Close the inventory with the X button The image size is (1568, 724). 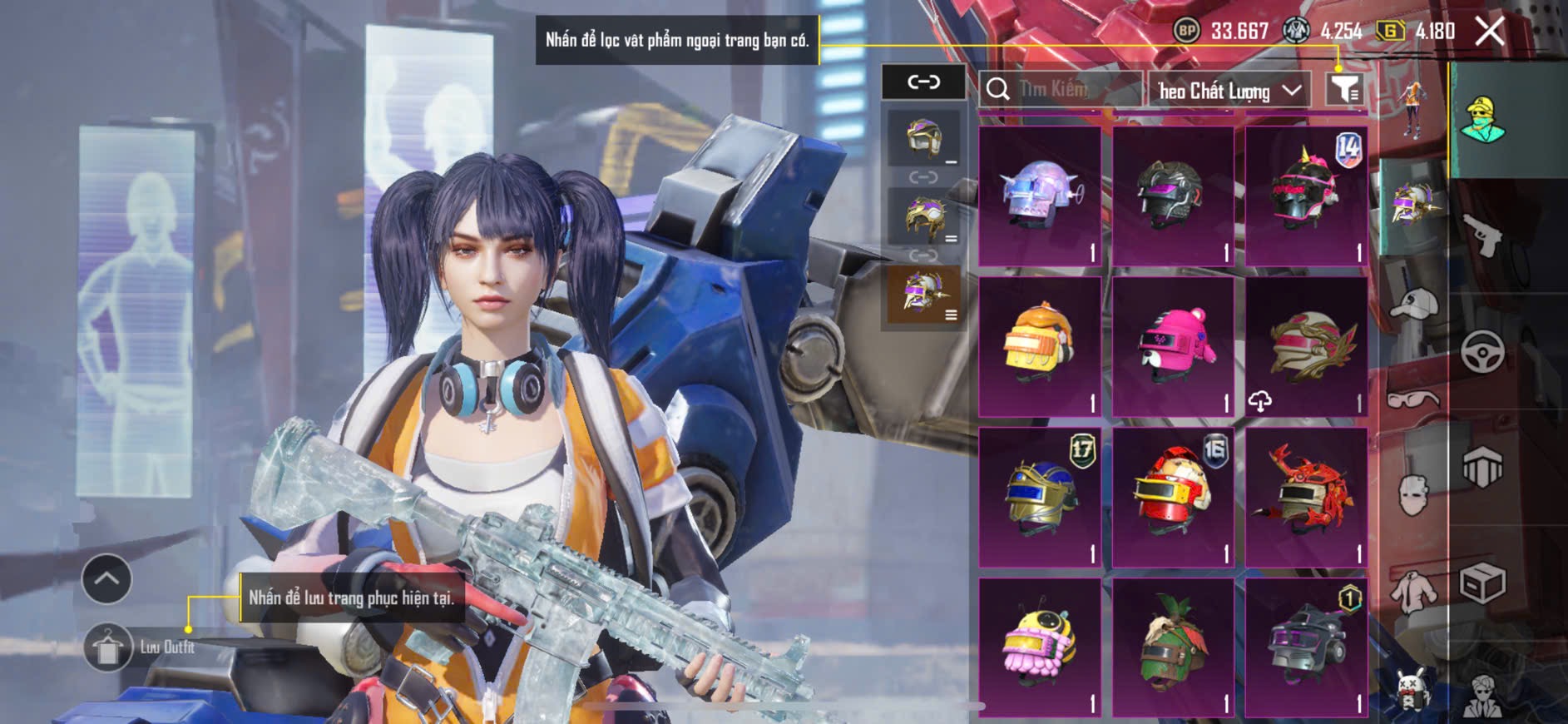coord(1489,32)
